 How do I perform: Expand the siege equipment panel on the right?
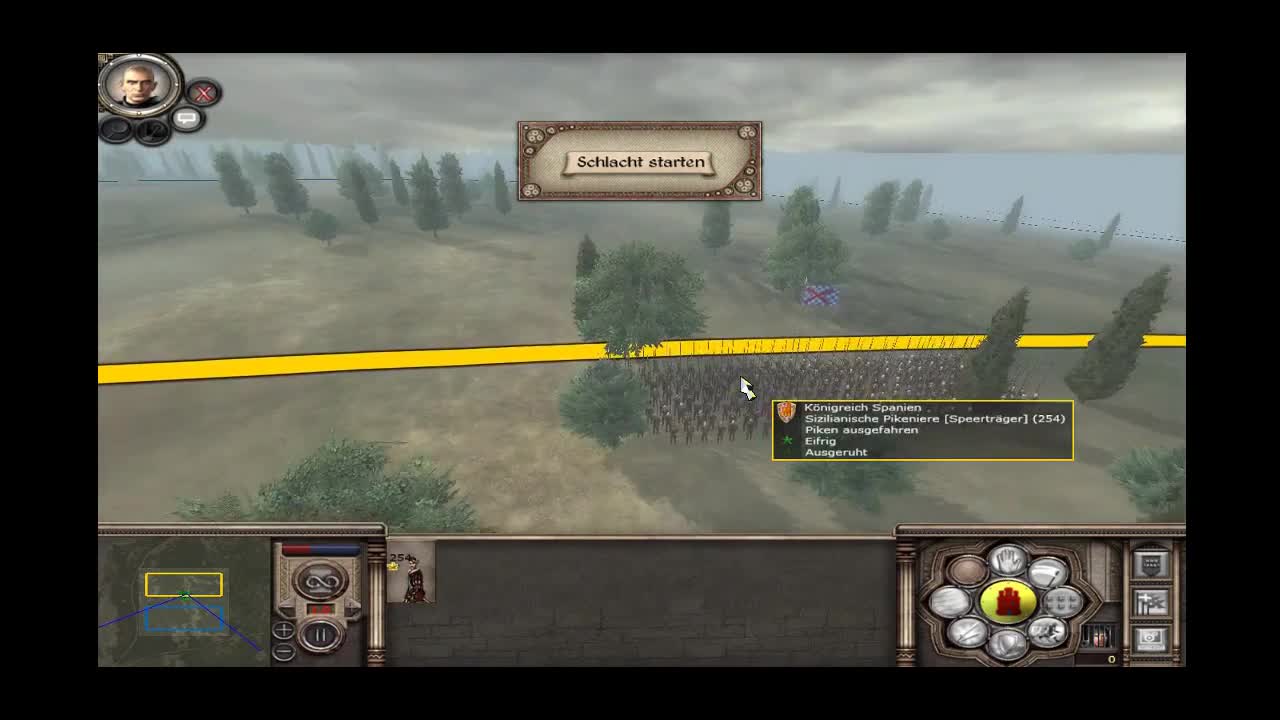coord(1150,603)
